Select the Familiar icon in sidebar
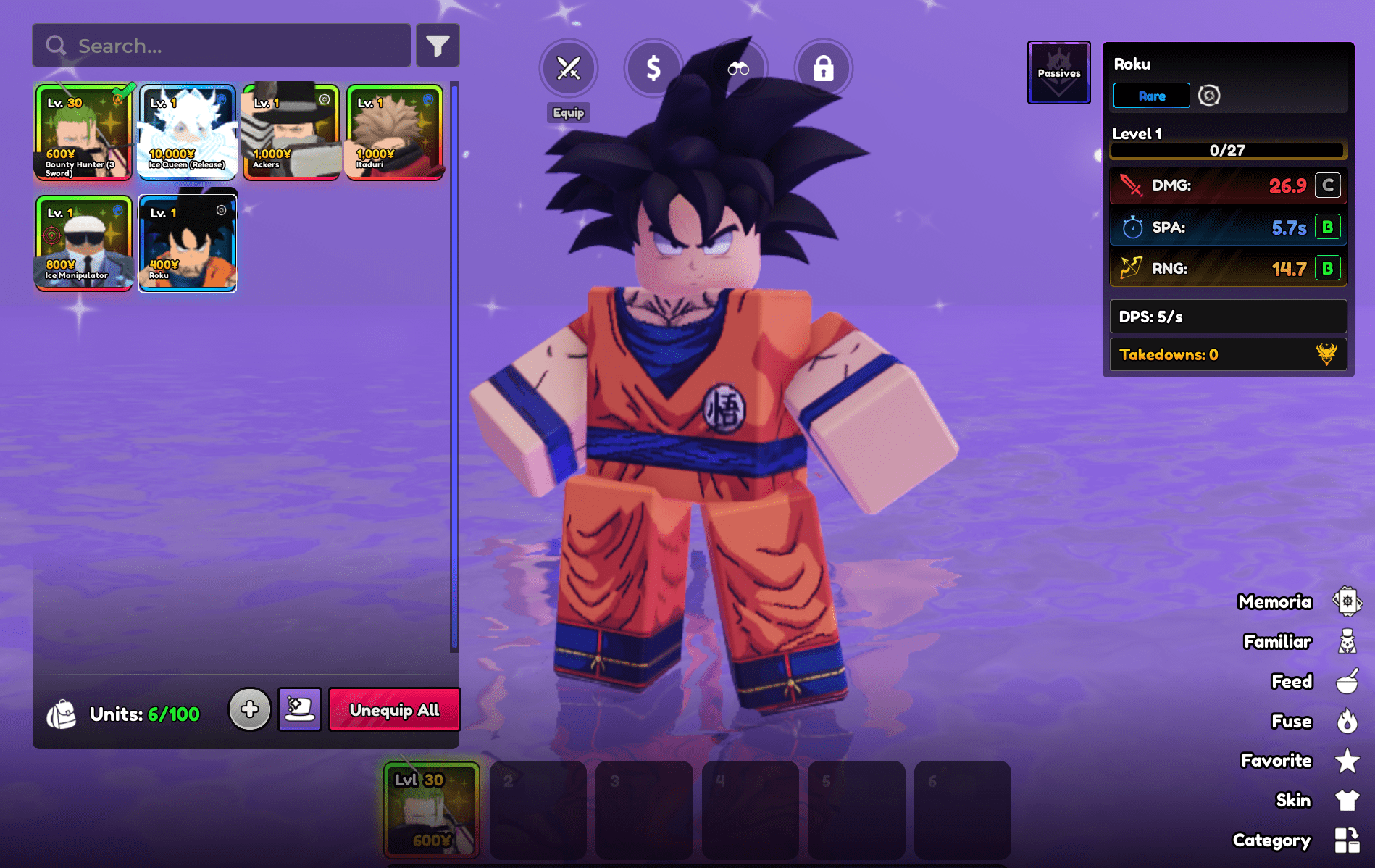1375x868 pixels. 1346,642
